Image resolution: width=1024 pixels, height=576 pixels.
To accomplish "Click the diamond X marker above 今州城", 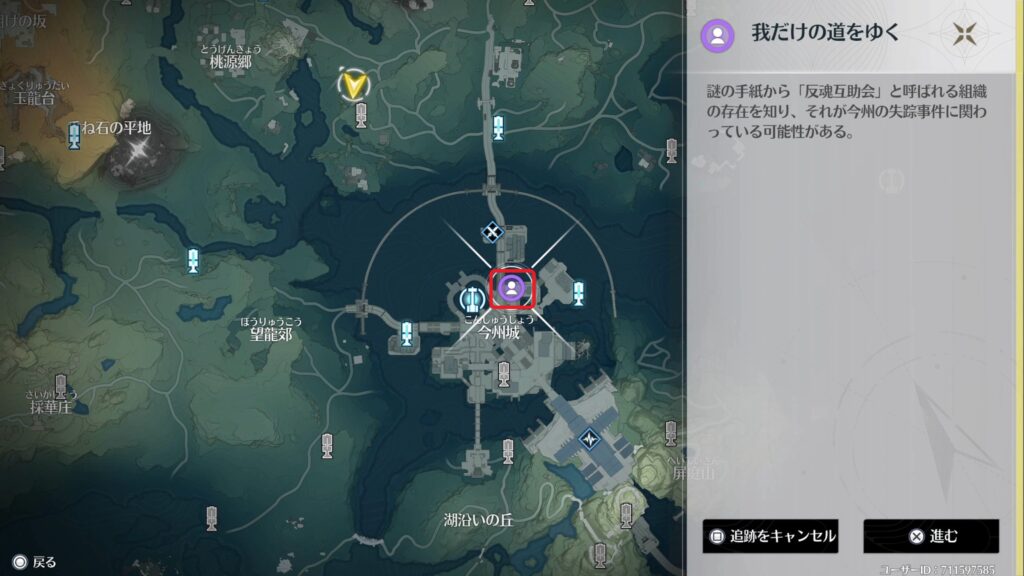I will click(x=491, y=232).
